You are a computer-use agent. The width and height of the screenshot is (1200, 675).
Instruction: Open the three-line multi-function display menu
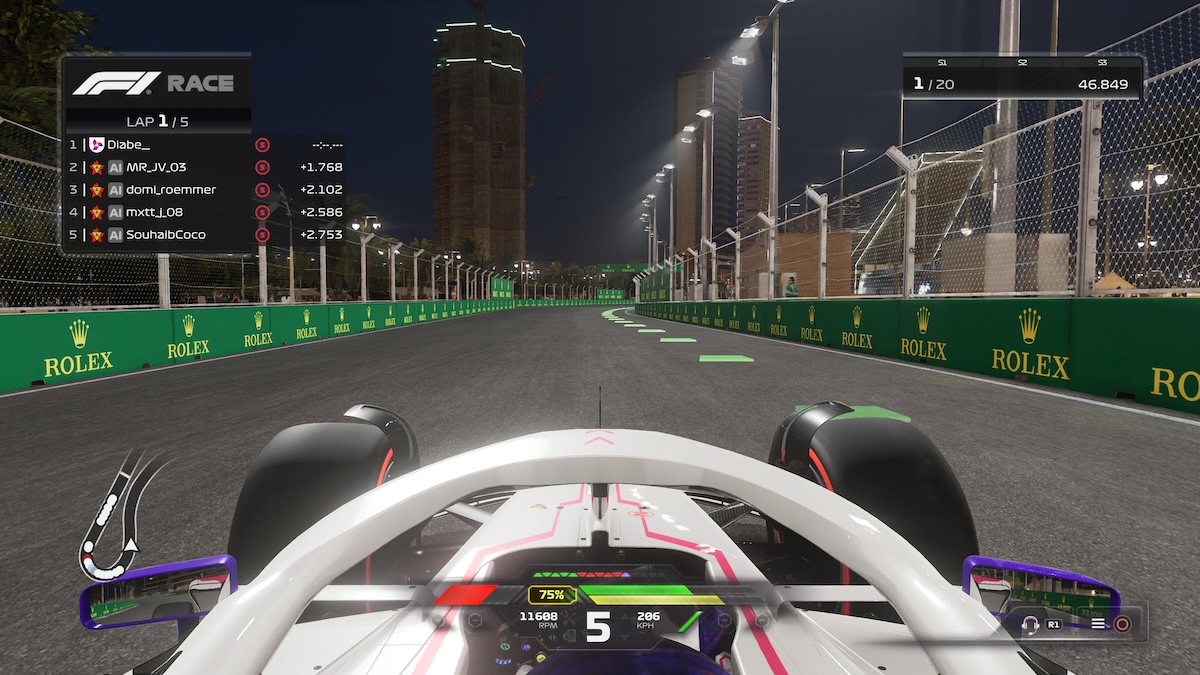pos(1098,624)
